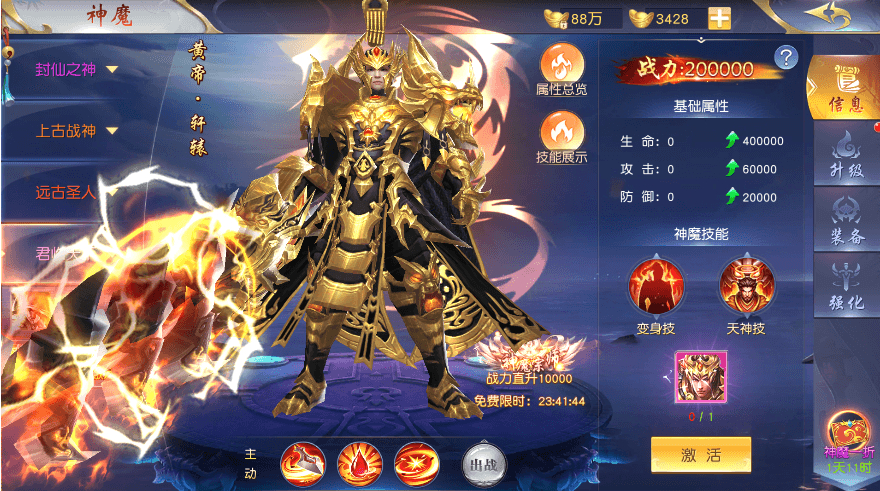Screen dimensions: 880x491
Task: Tap the 出战 deploy button
Action: [x=482, y=462]
